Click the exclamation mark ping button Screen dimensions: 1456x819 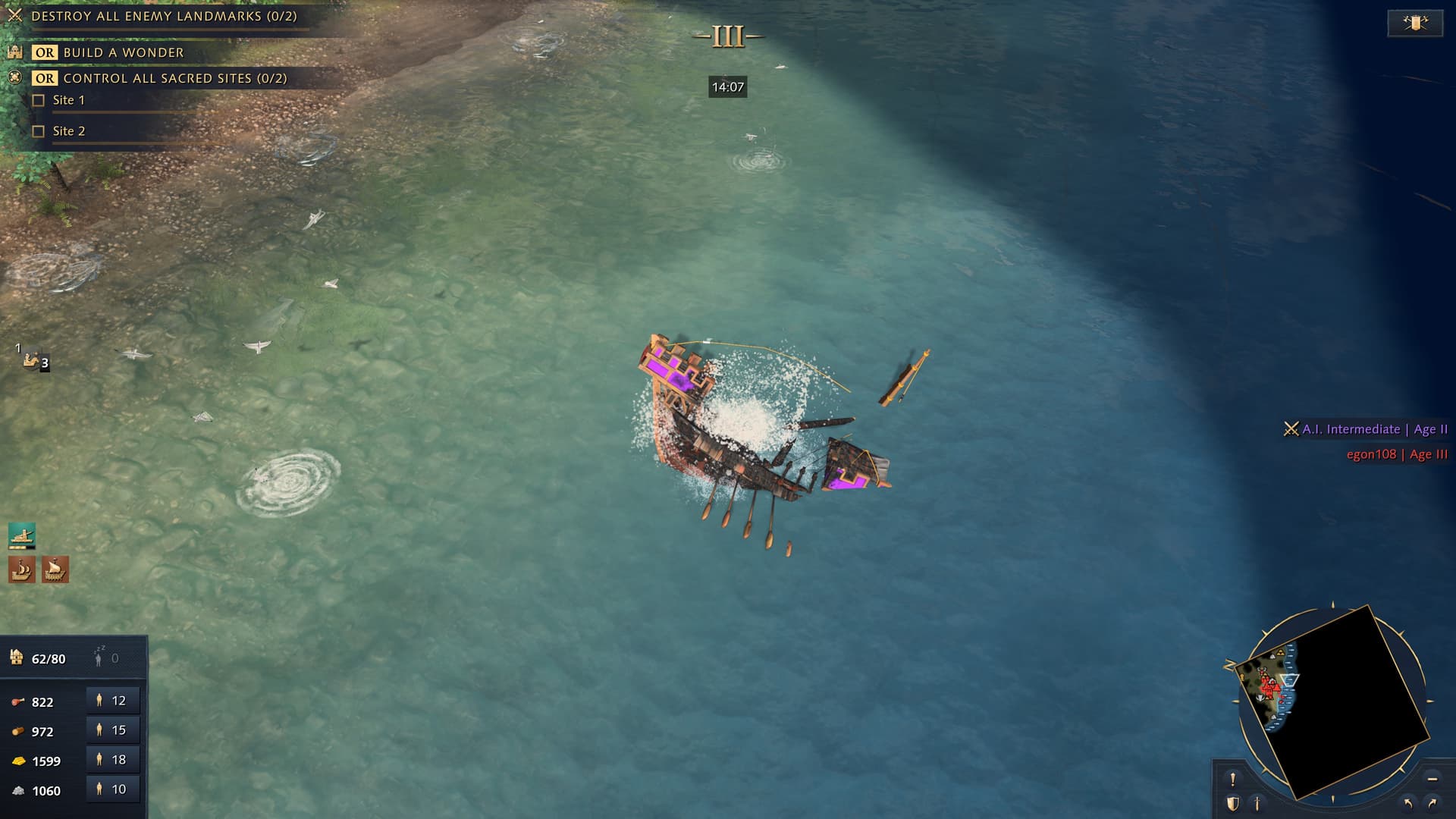[1232, 779]
